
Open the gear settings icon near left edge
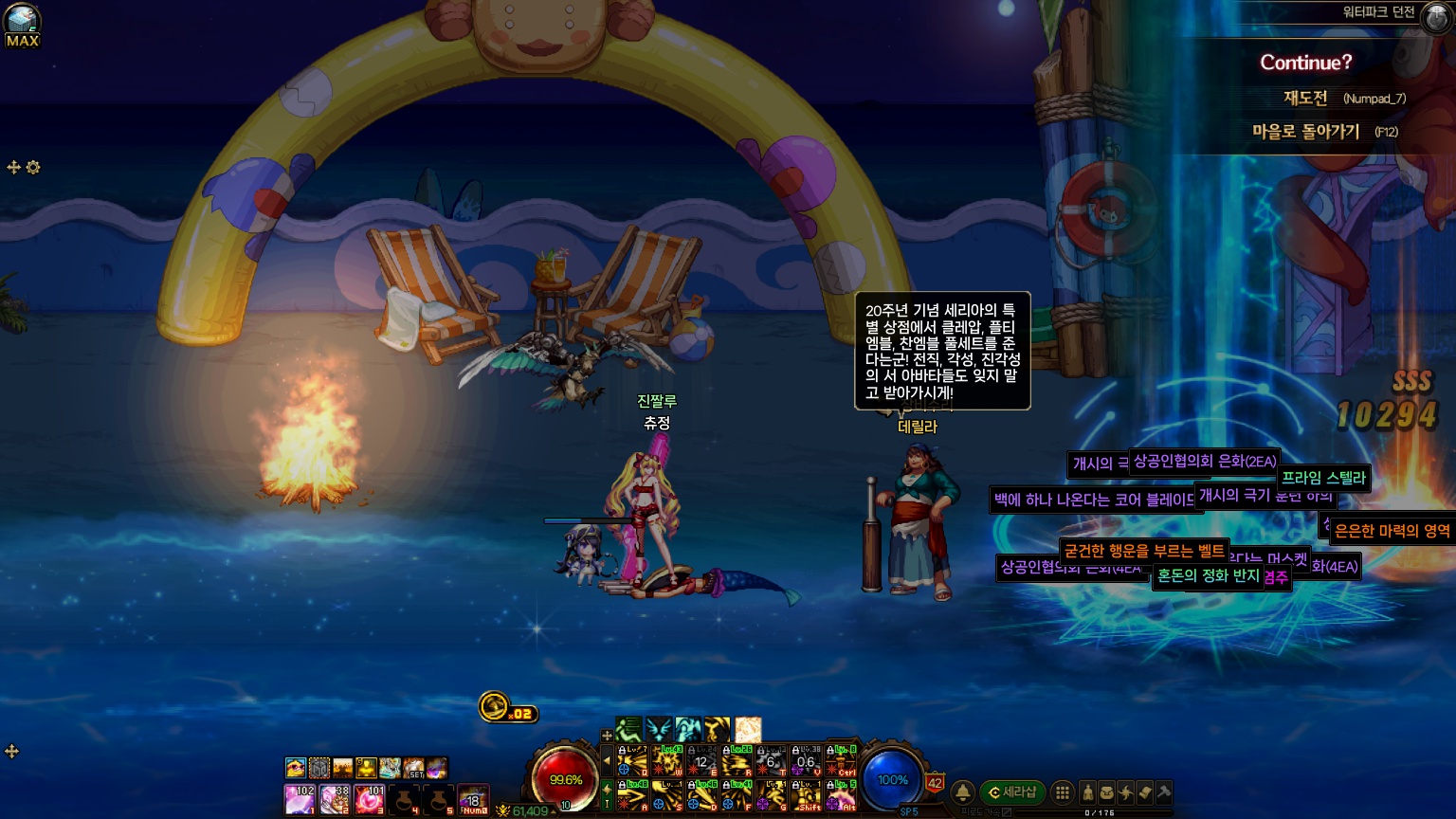33,168
